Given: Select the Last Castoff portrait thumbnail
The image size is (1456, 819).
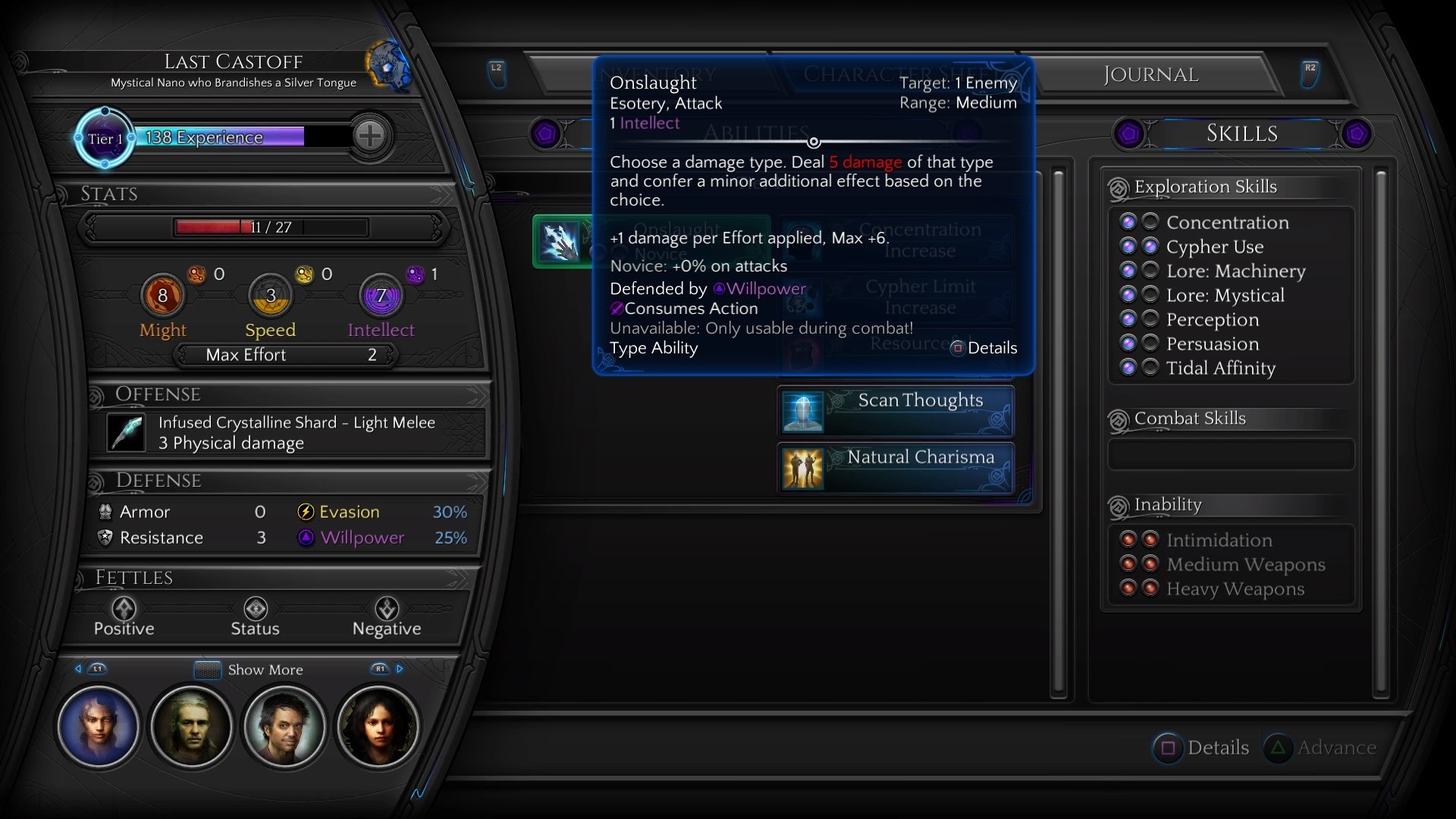Looking at the screenshot, I should (99, 726).
